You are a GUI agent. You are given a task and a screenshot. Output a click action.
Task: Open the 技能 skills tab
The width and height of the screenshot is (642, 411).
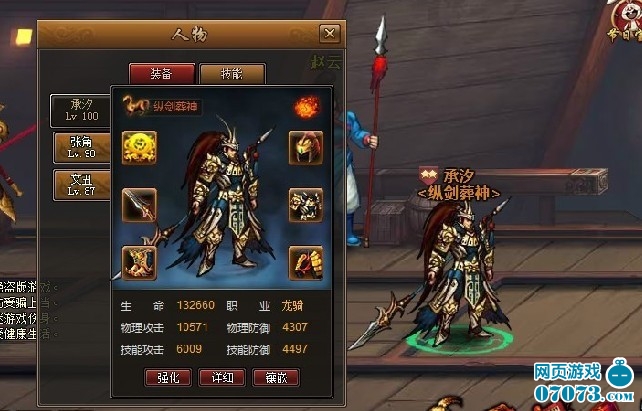pyautogui.click(x=230, y=74)
